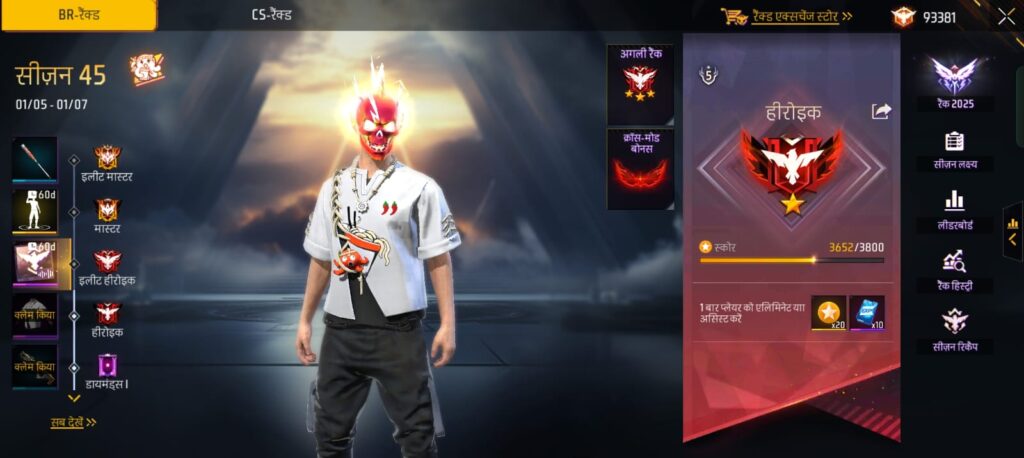The width and height of the screenshot is (1024, 458).
Task: Choose the इलीट हीरोइक rank tier
Action: click(107, 268)
